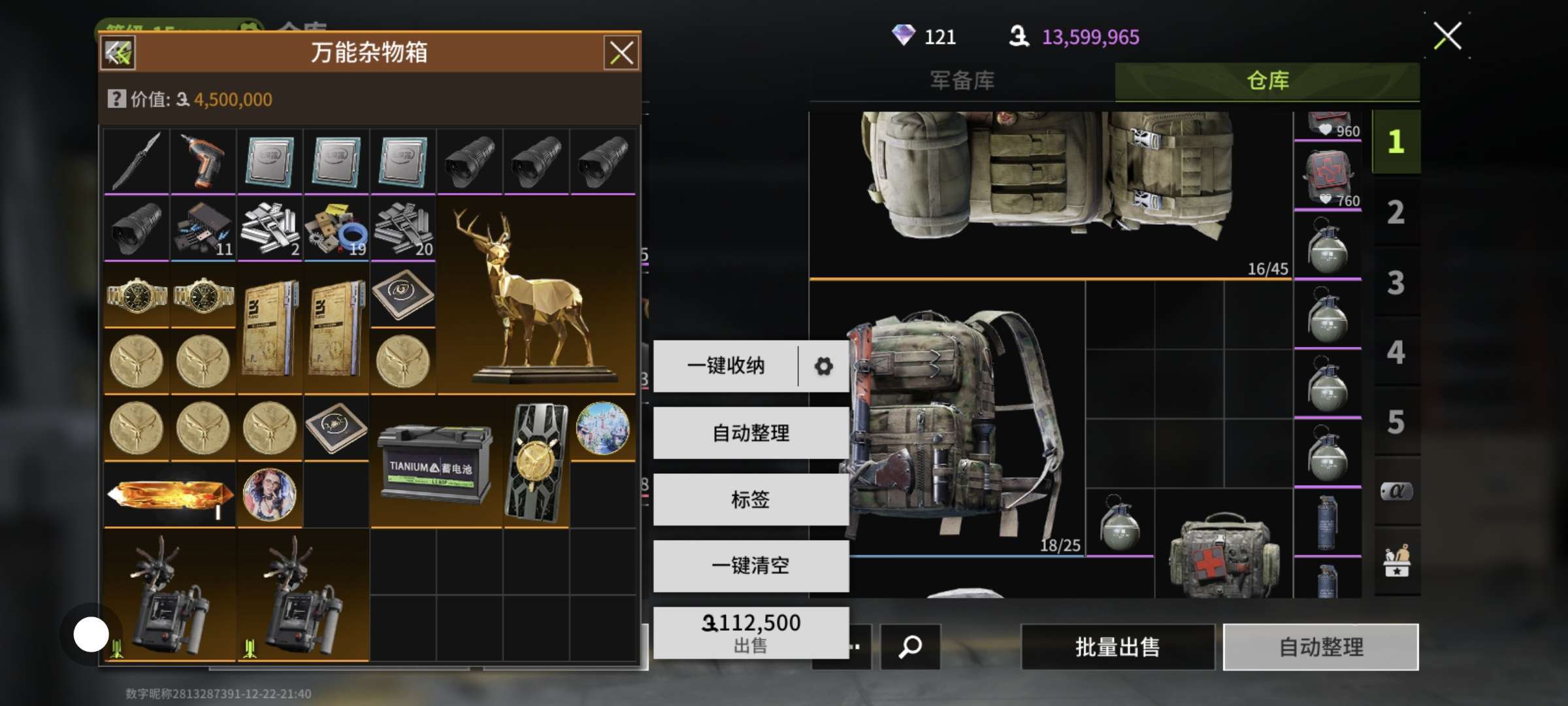
Task: Close the 万能杂物箱 panel
Action: (x=621, y=53)
